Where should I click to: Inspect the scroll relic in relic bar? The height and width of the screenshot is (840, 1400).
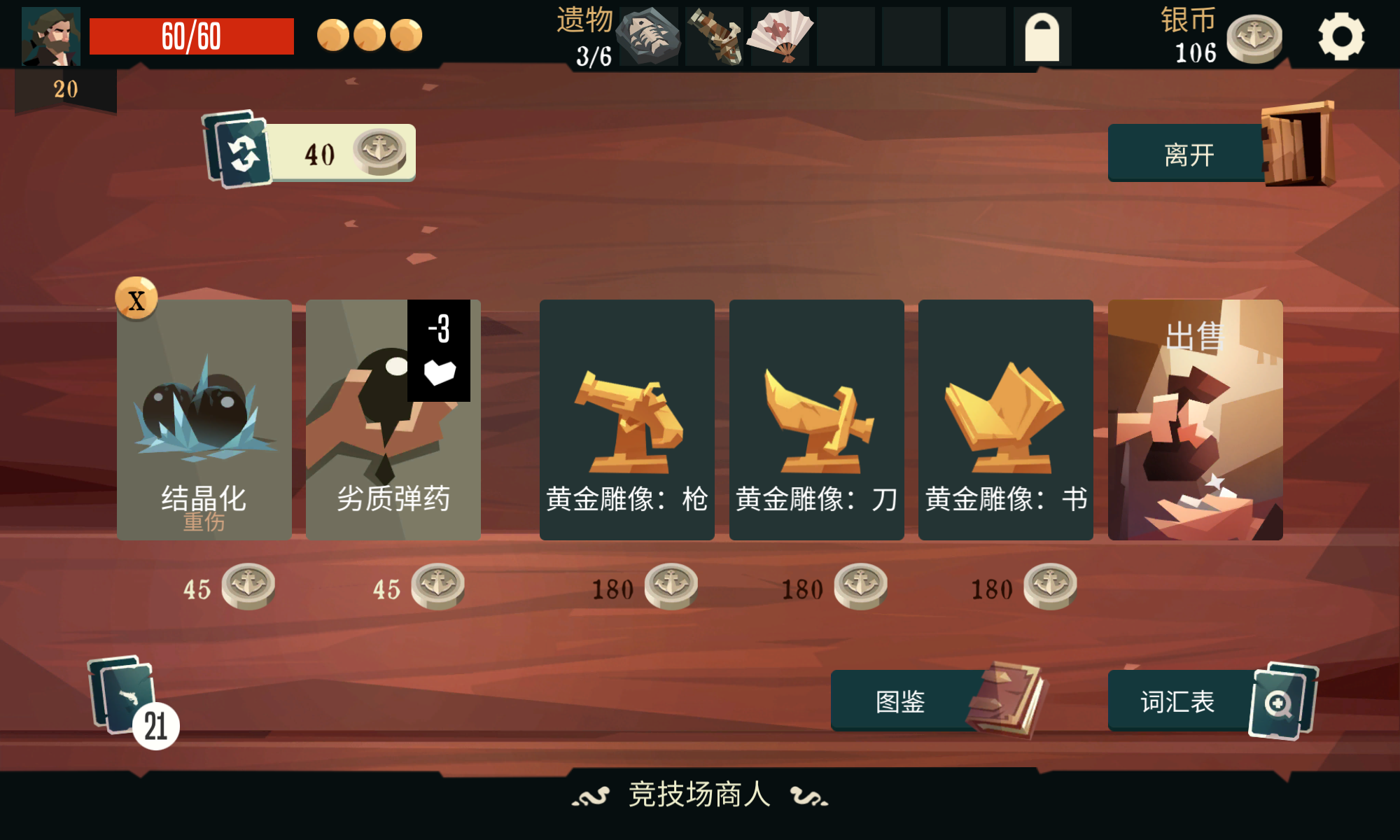click(x=715, y=36)
